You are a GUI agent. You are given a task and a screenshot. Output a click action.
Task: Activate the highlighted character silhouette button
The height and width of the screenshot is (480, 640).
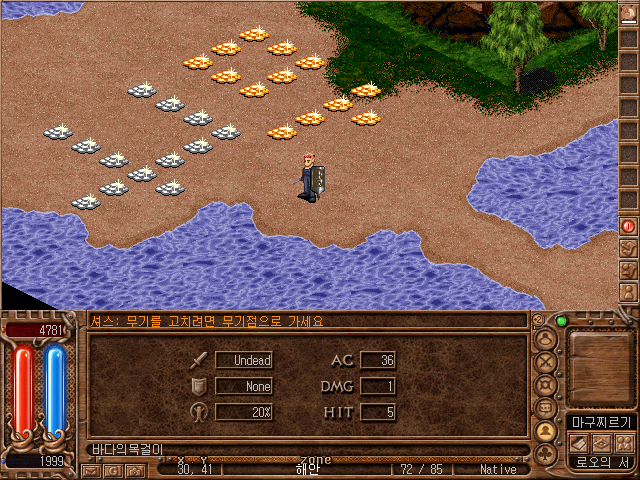(546, 431)
